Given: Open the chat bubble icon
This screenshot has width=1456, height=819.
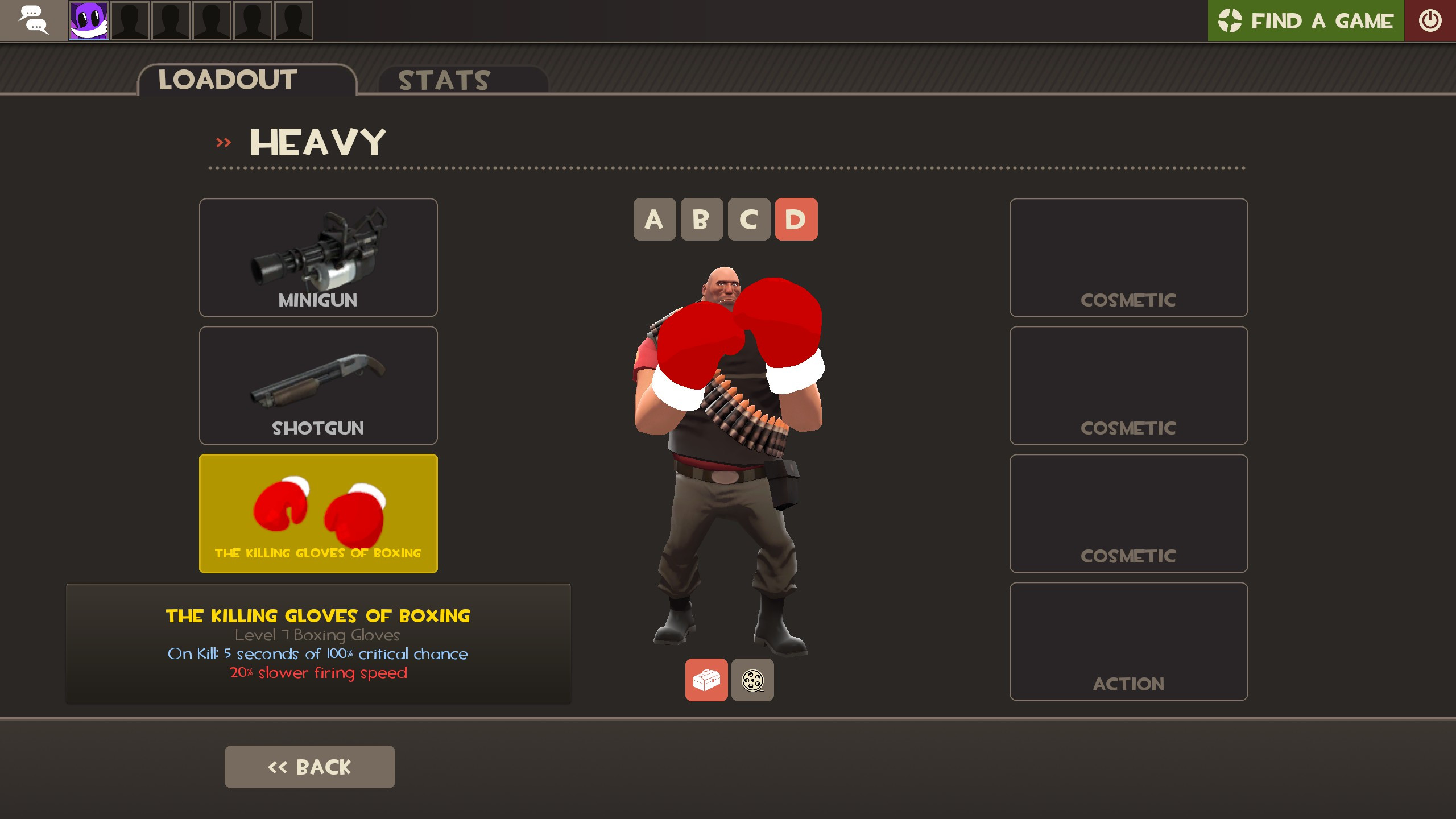Looking at the screenshot, I should pos(32,20).
